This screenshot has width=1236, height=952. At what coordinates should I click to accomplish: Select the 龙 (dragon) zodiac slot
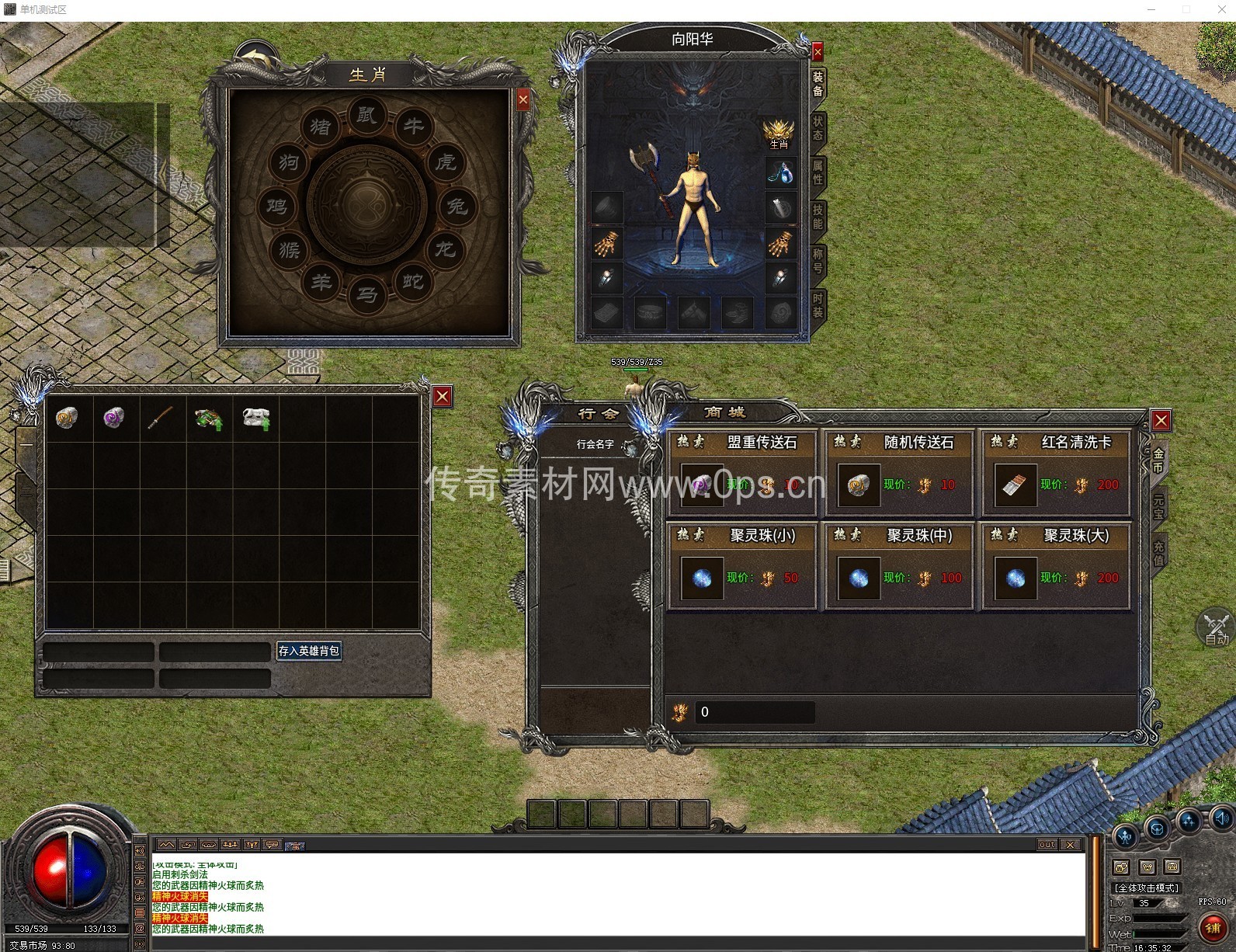(445, 249)
